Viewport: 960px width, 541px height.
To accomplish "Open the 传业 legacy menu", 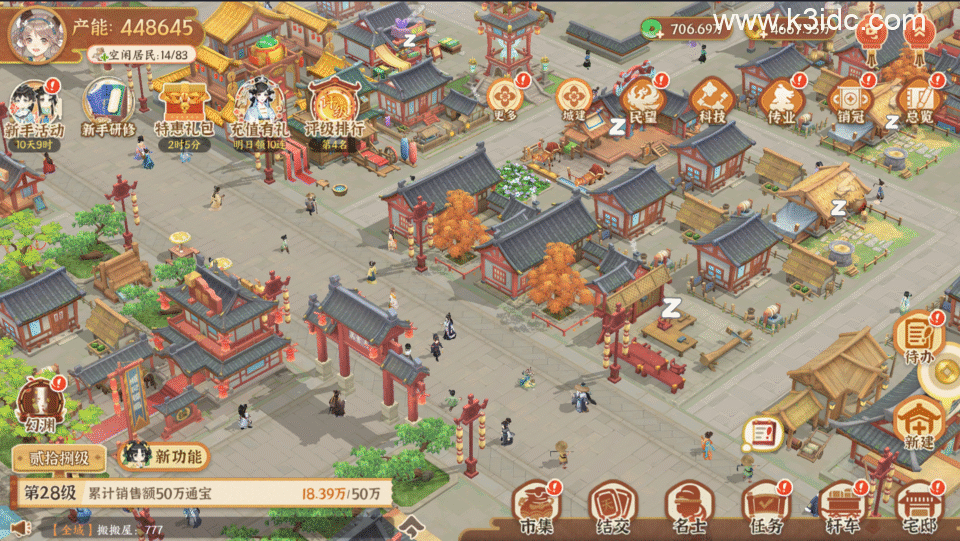I will (x=779, y=98).
